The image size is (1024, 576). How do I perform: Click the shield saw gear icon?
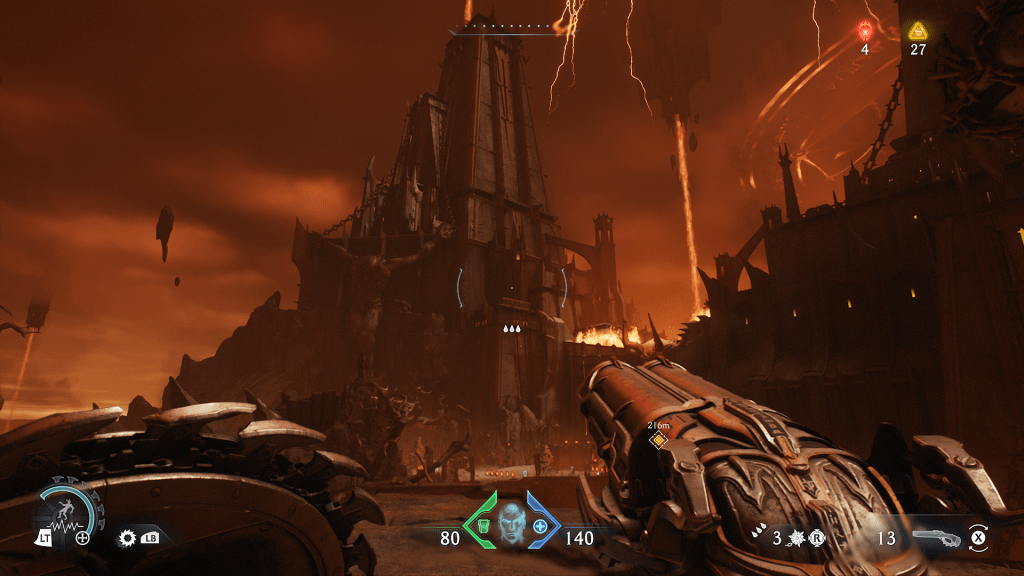click(x=127, y=537)
